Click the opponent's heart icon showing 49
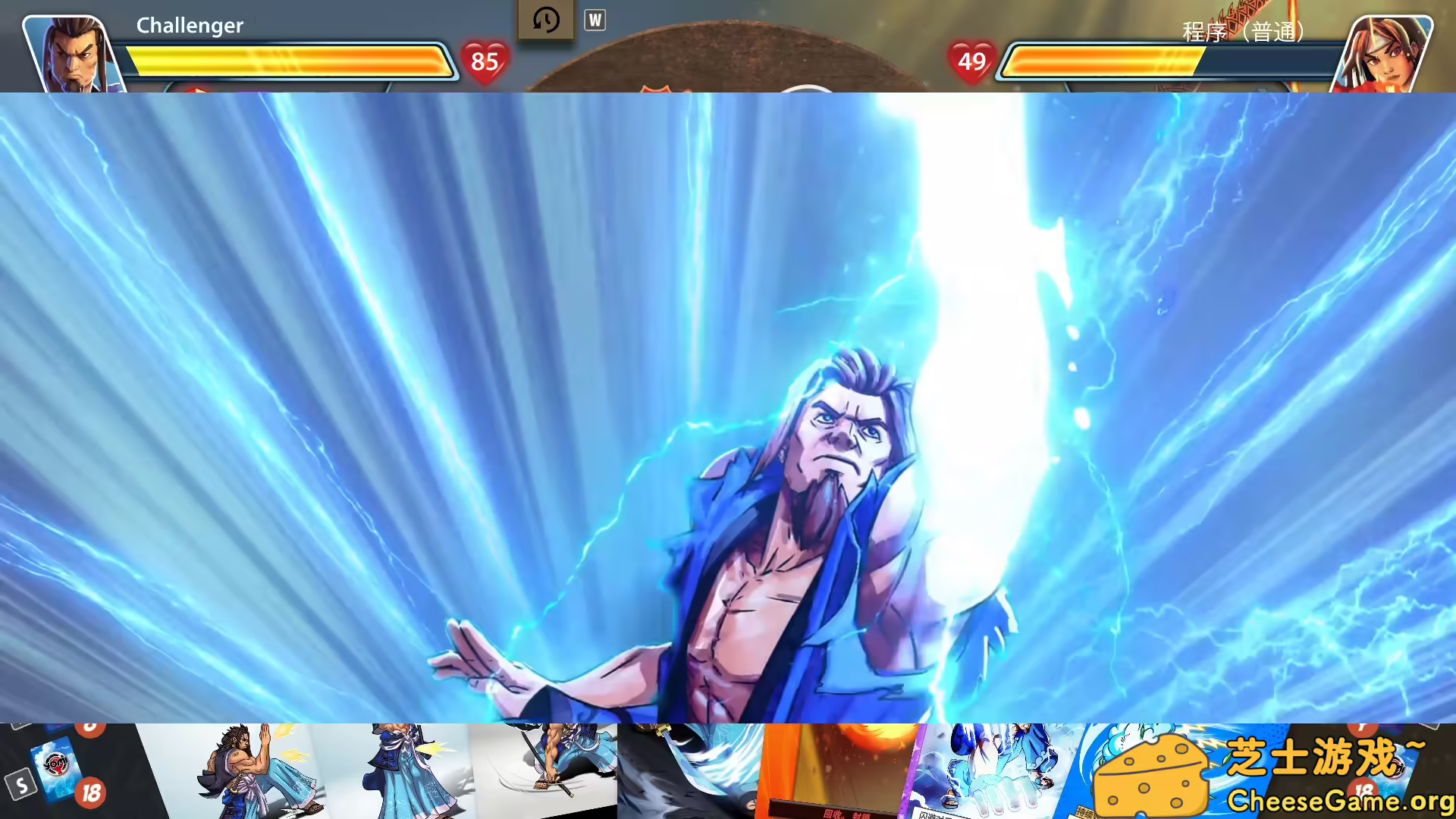Screen dimensions: 1456x819 point(973,63)
